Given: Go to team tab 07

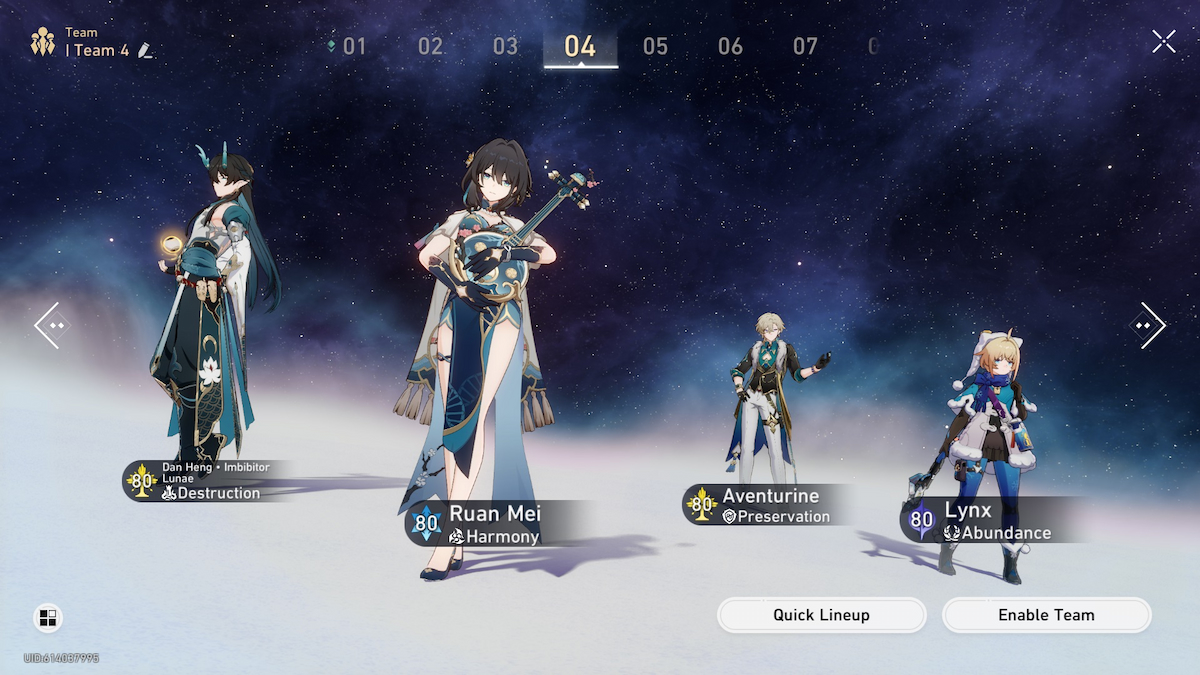Looking at the screenshot, I should point(805,46).
